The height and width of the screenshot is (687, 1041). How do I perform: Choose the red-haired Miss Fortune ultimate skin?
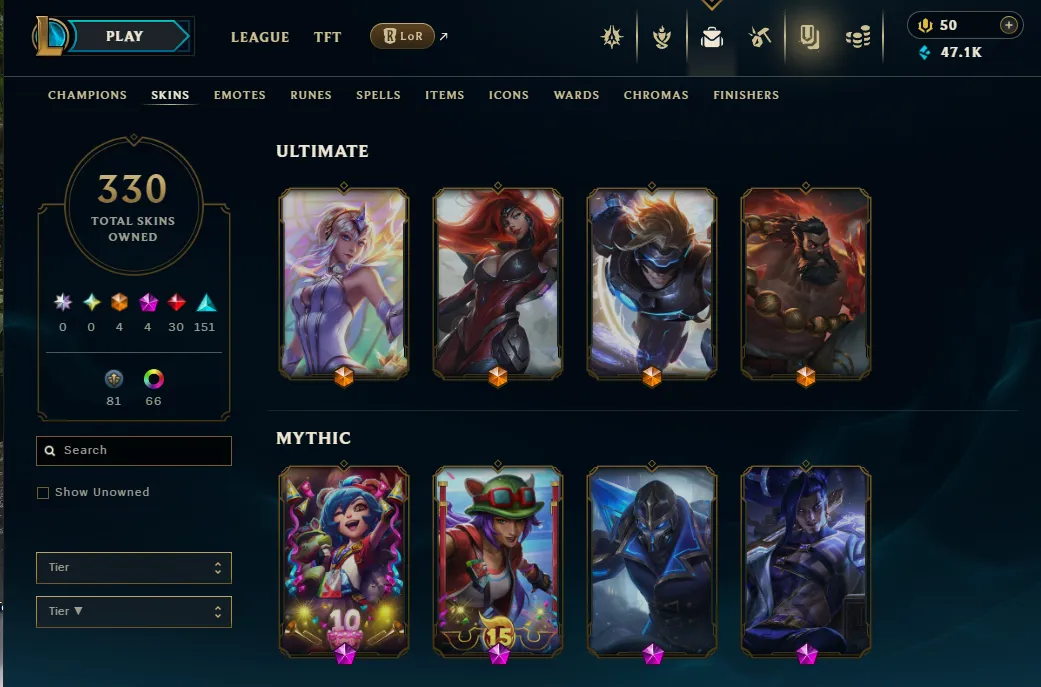498,283
